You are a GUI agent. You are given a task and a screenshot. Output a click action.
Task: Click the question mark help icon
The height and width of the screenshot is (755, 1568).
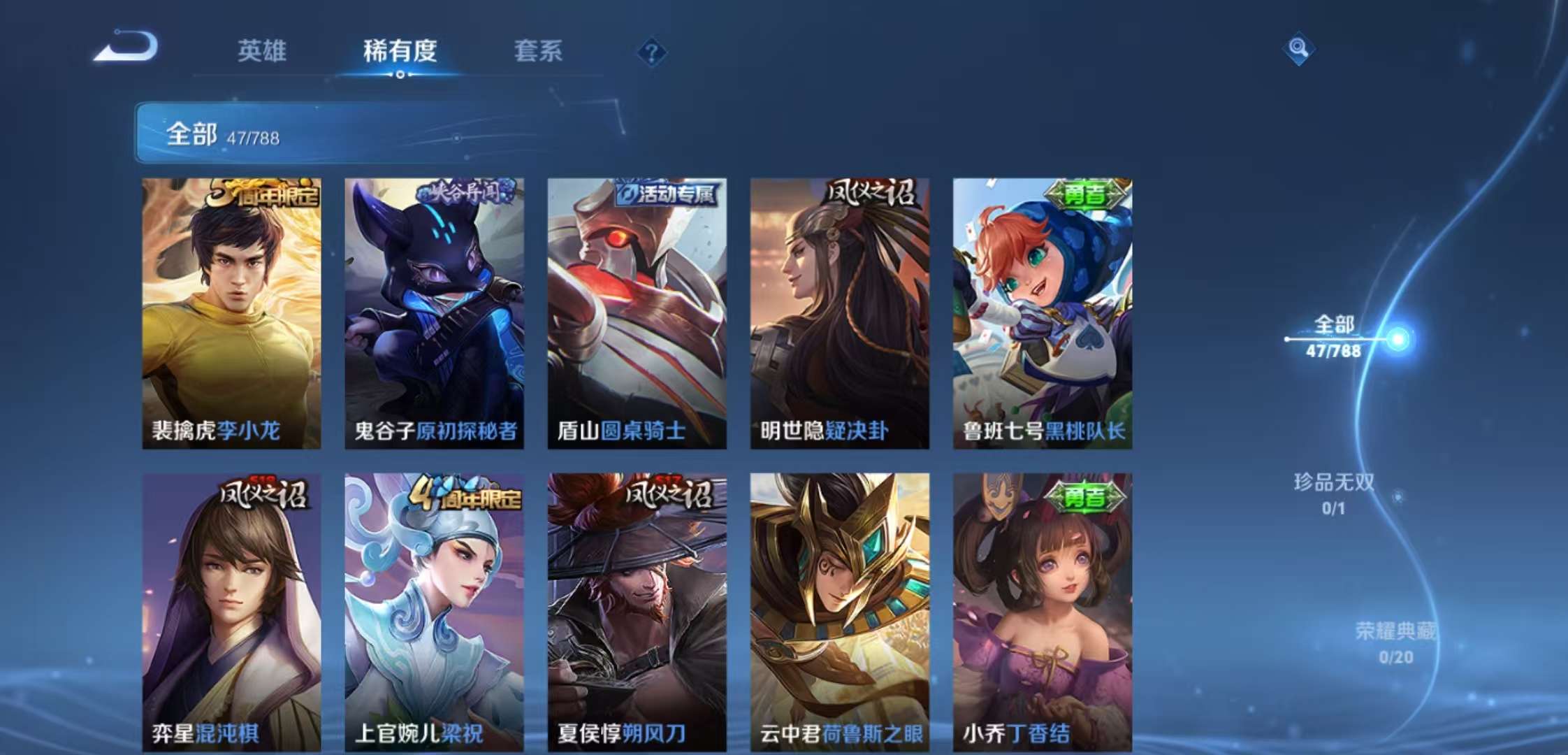tap(651, 50)
